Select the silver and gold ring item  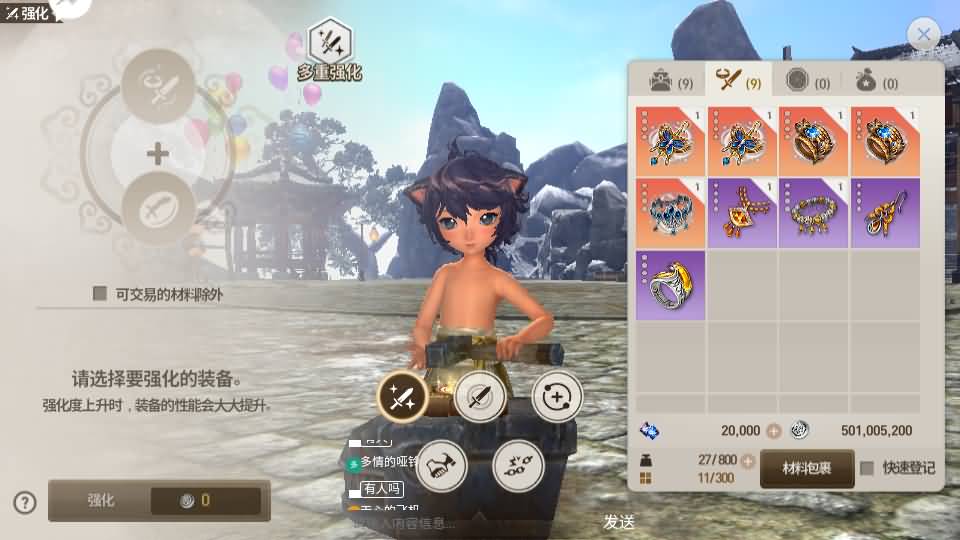pyautogui.click(x=670, y=285)
